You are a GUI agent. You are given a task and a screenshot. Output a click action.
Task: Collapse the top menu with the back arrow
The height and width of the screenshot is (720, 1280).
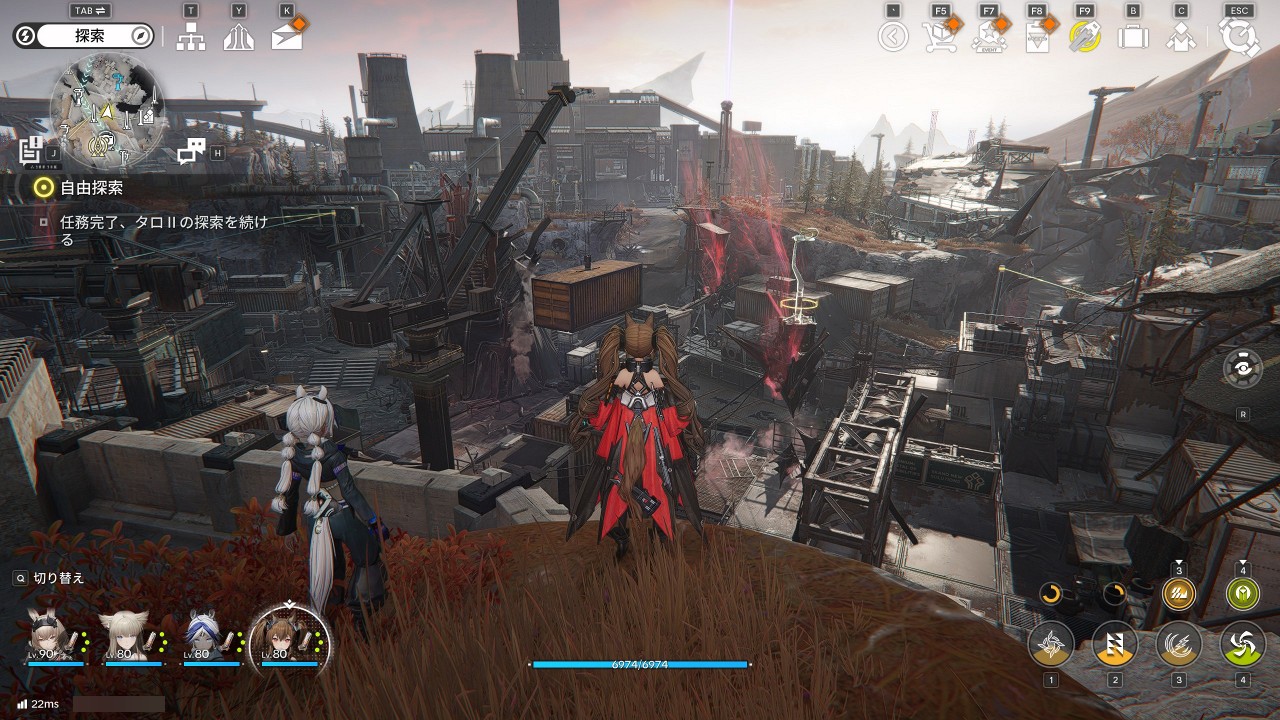pyautogui.click(x=893, y=37)
